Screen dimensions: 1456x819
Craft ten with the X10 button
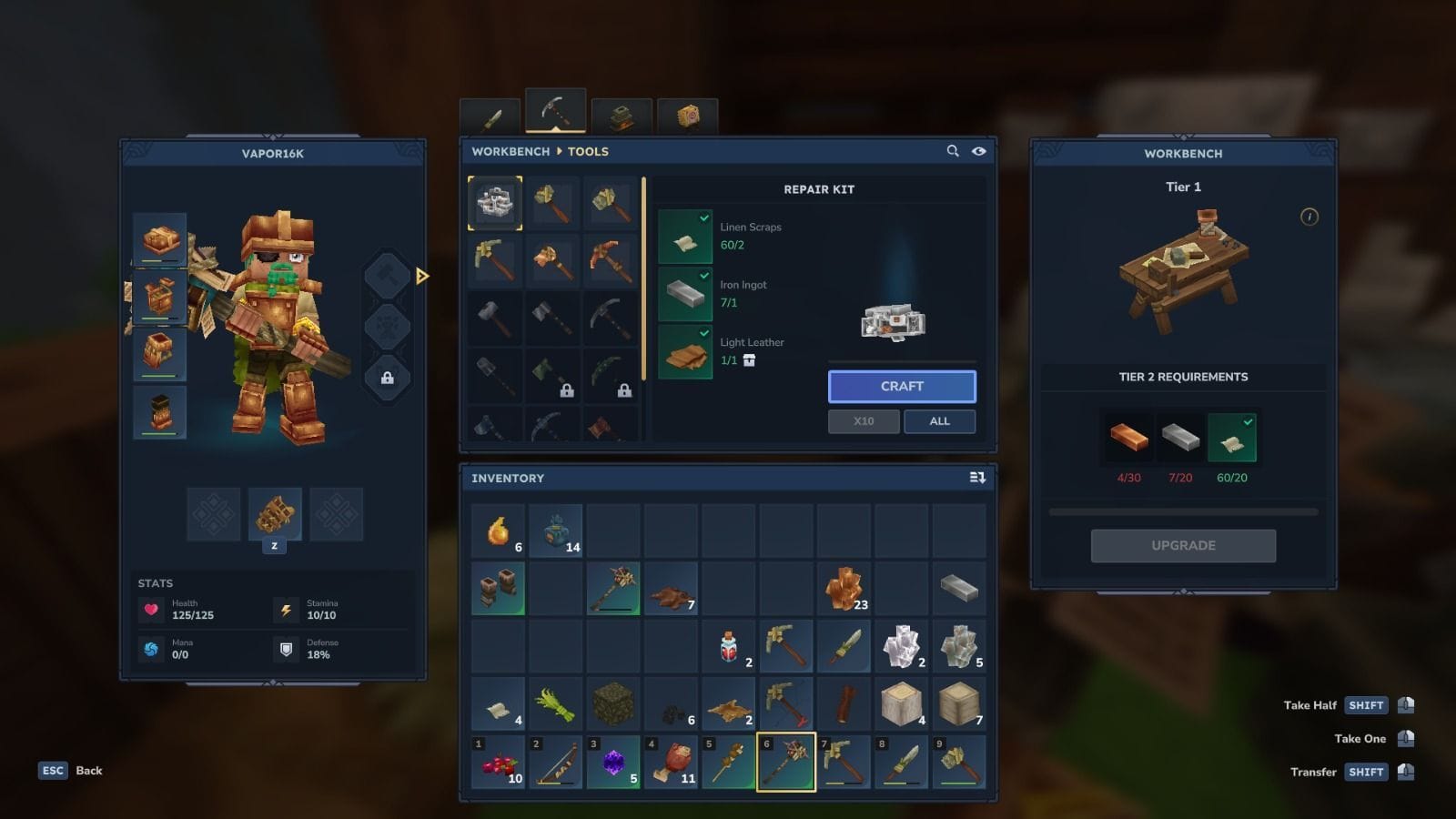coord(864,421)
